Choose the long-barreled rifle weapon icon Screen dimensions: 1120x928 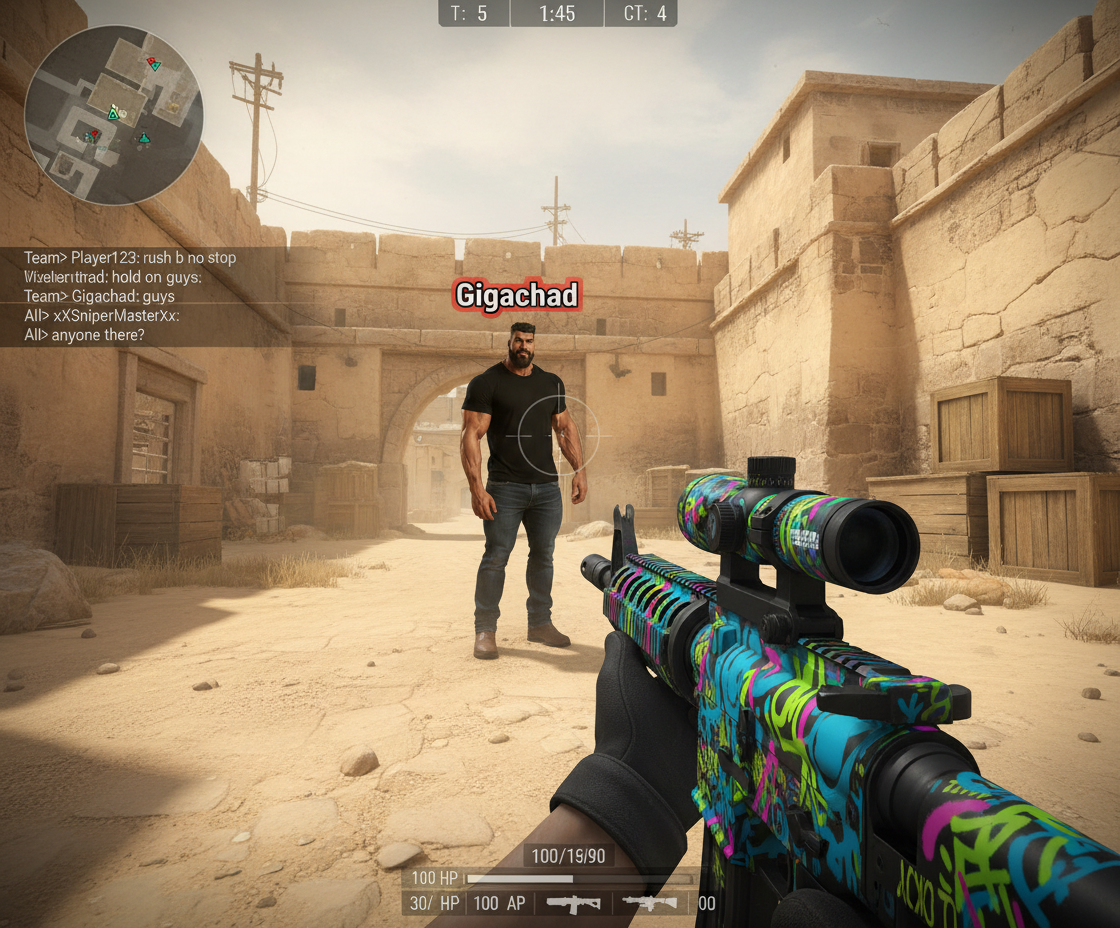click(x=650, y=903)
